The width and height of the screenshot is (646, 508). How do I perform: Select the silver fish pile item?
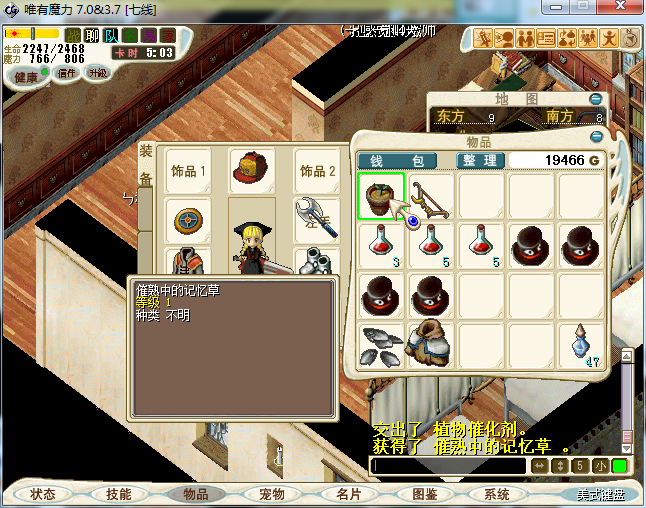coord(381,345)
